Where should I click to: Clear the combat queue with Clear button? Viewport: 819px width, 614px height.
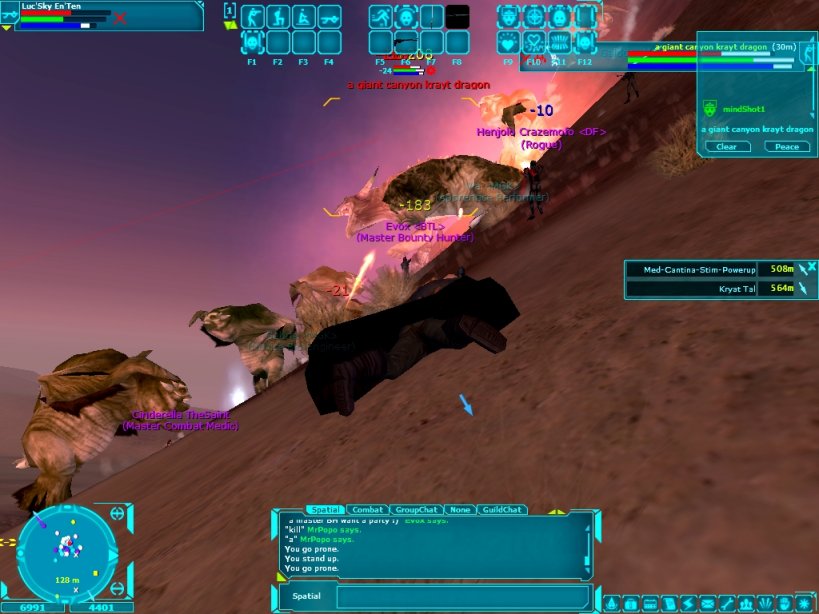727,147
